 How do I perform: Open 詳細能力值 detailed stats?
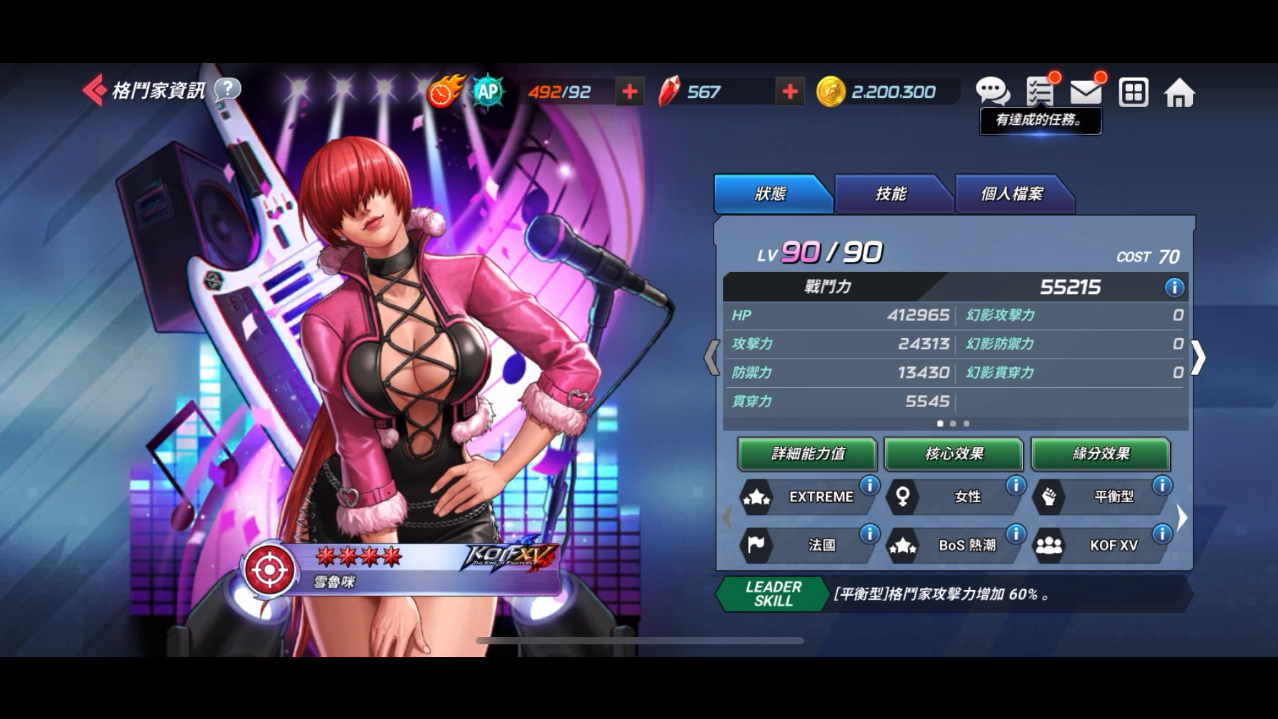[x=808, y=454]
